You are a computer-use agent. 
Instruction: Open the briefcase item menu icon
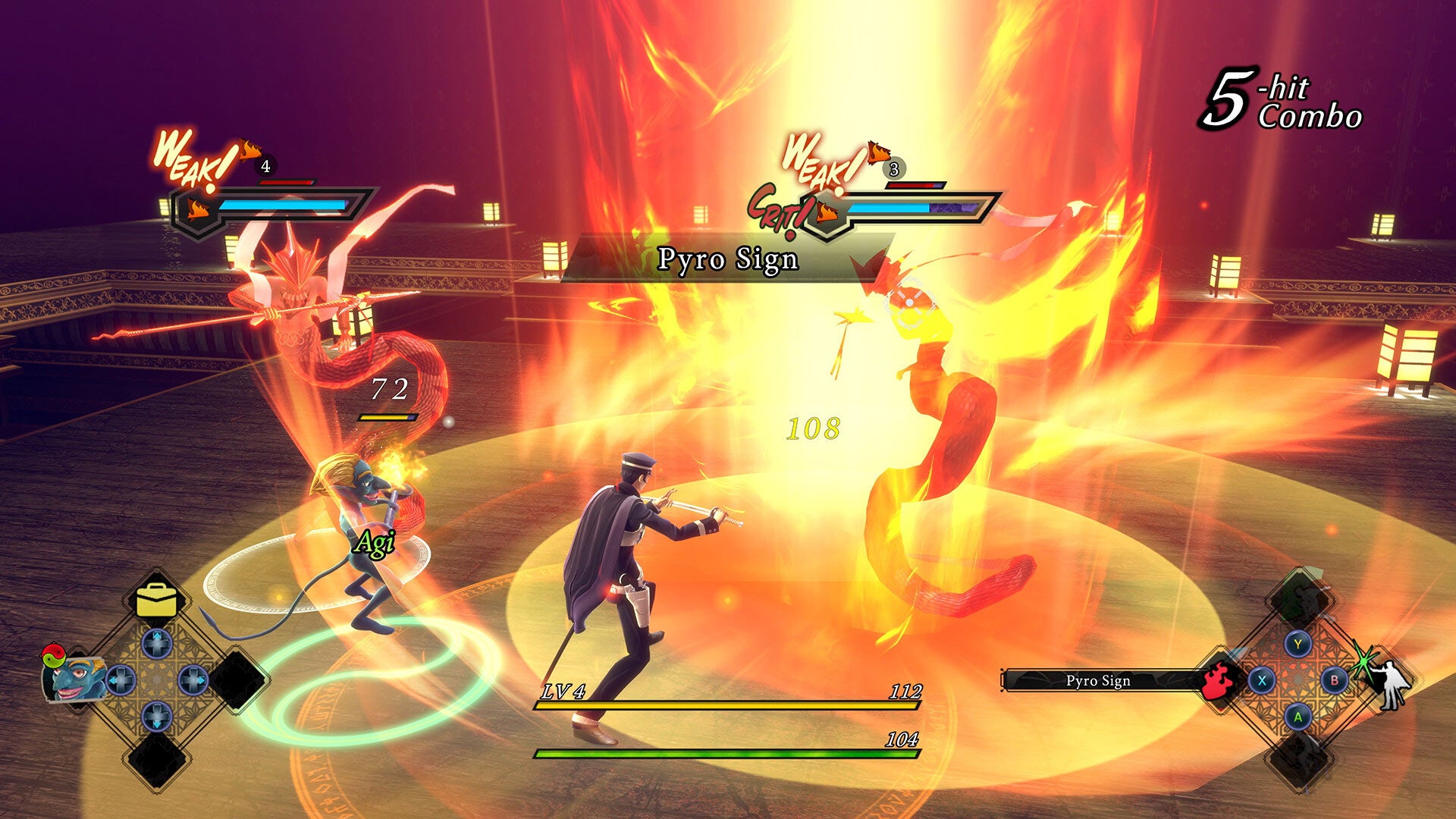[x=157, y=600]
